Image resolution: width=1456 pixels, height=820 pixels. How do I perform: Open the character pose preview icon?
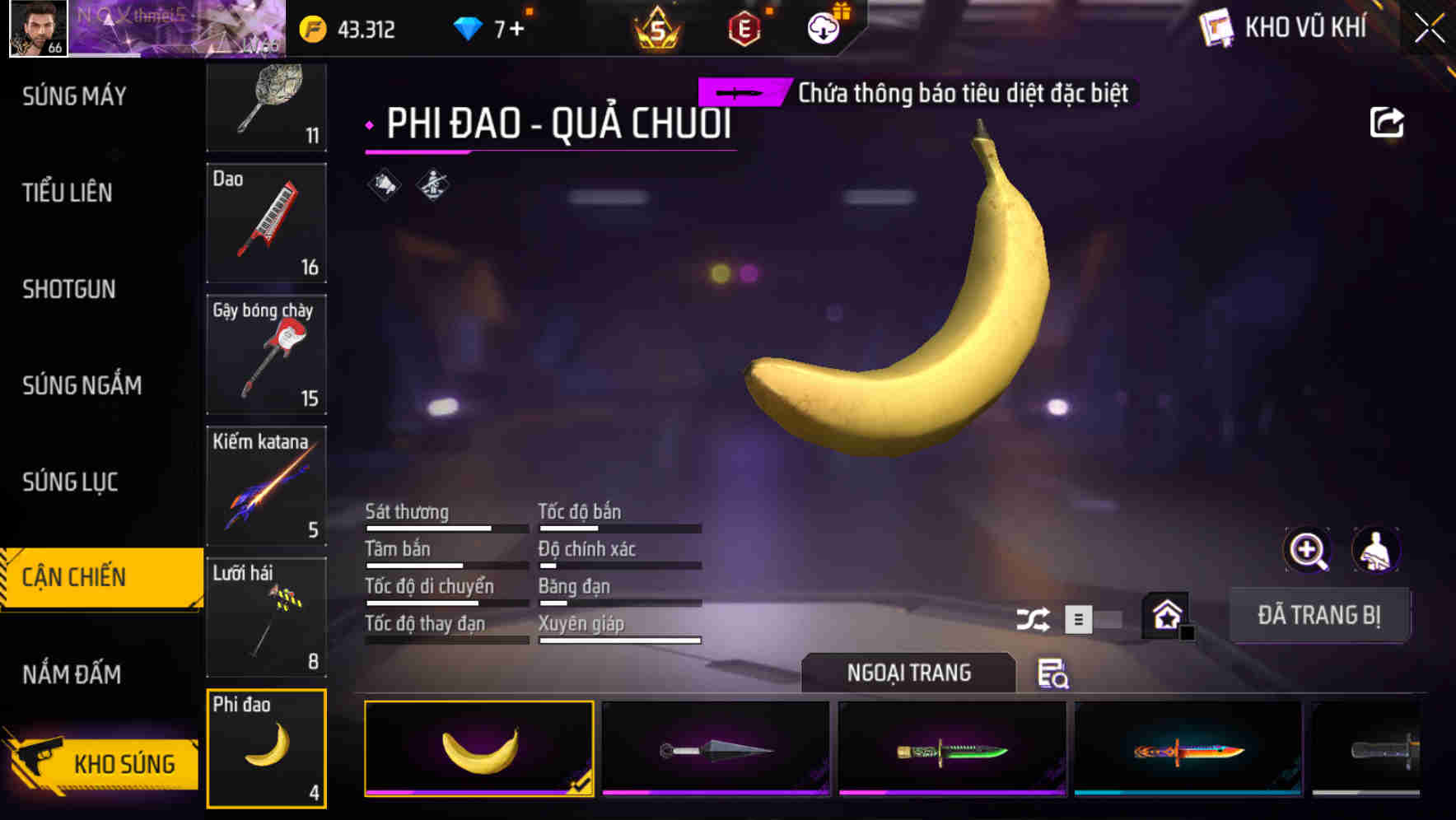point(1376,550)
